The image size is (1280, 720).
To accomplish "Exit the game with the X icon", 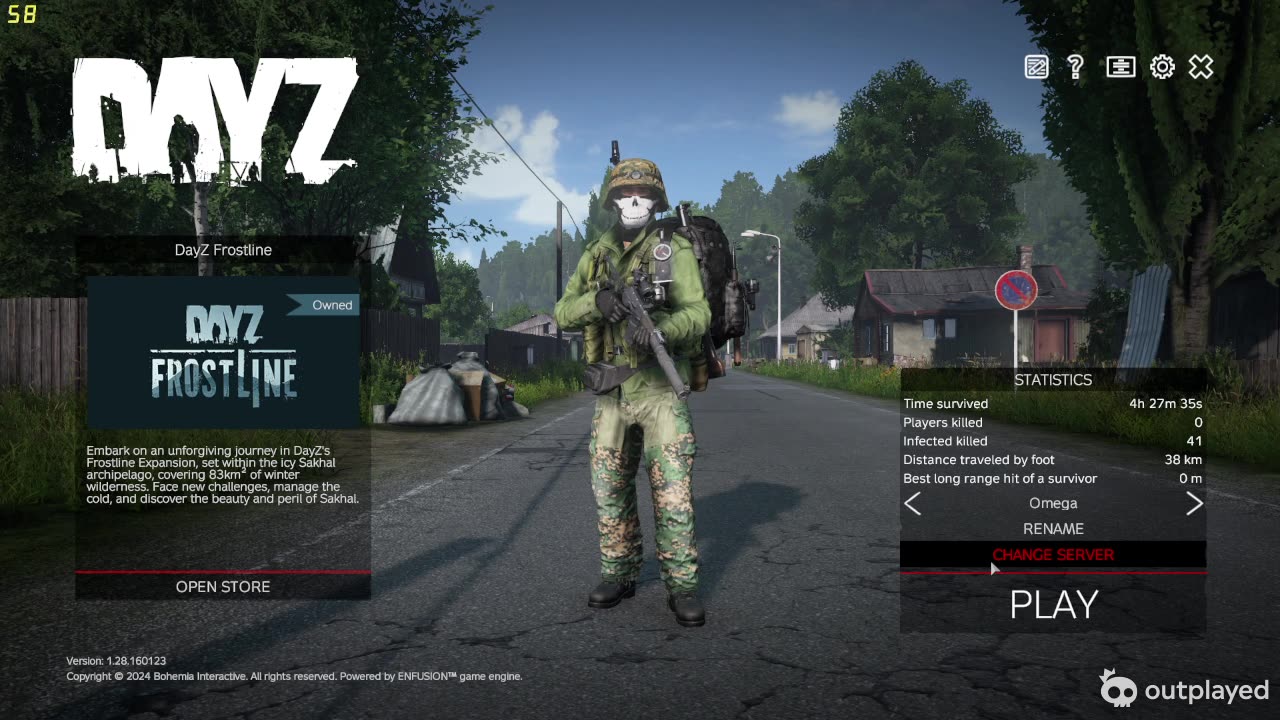I will [x=1201, y=67].
